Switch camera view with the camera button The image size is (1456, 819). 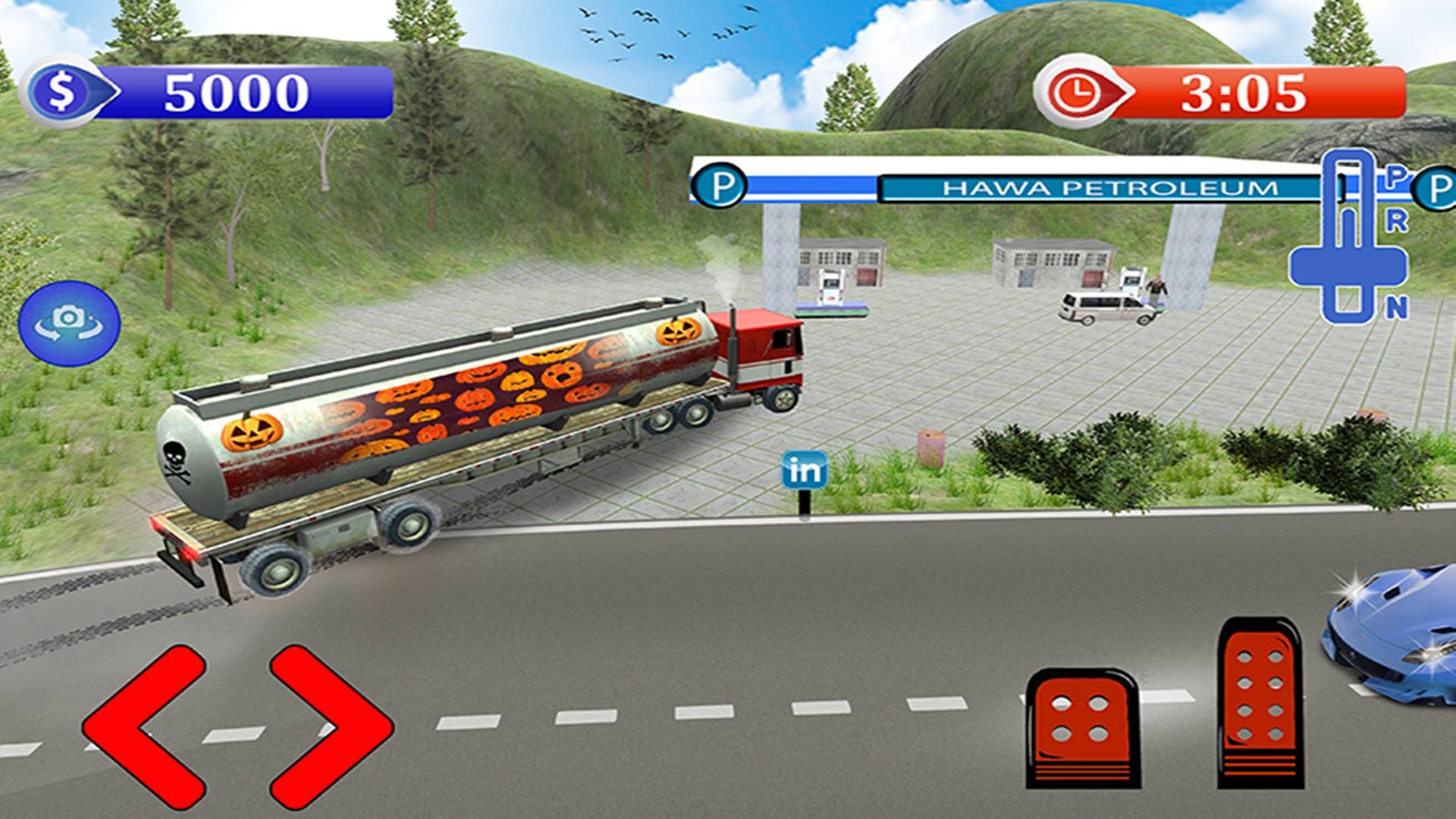tap(70, 323)
